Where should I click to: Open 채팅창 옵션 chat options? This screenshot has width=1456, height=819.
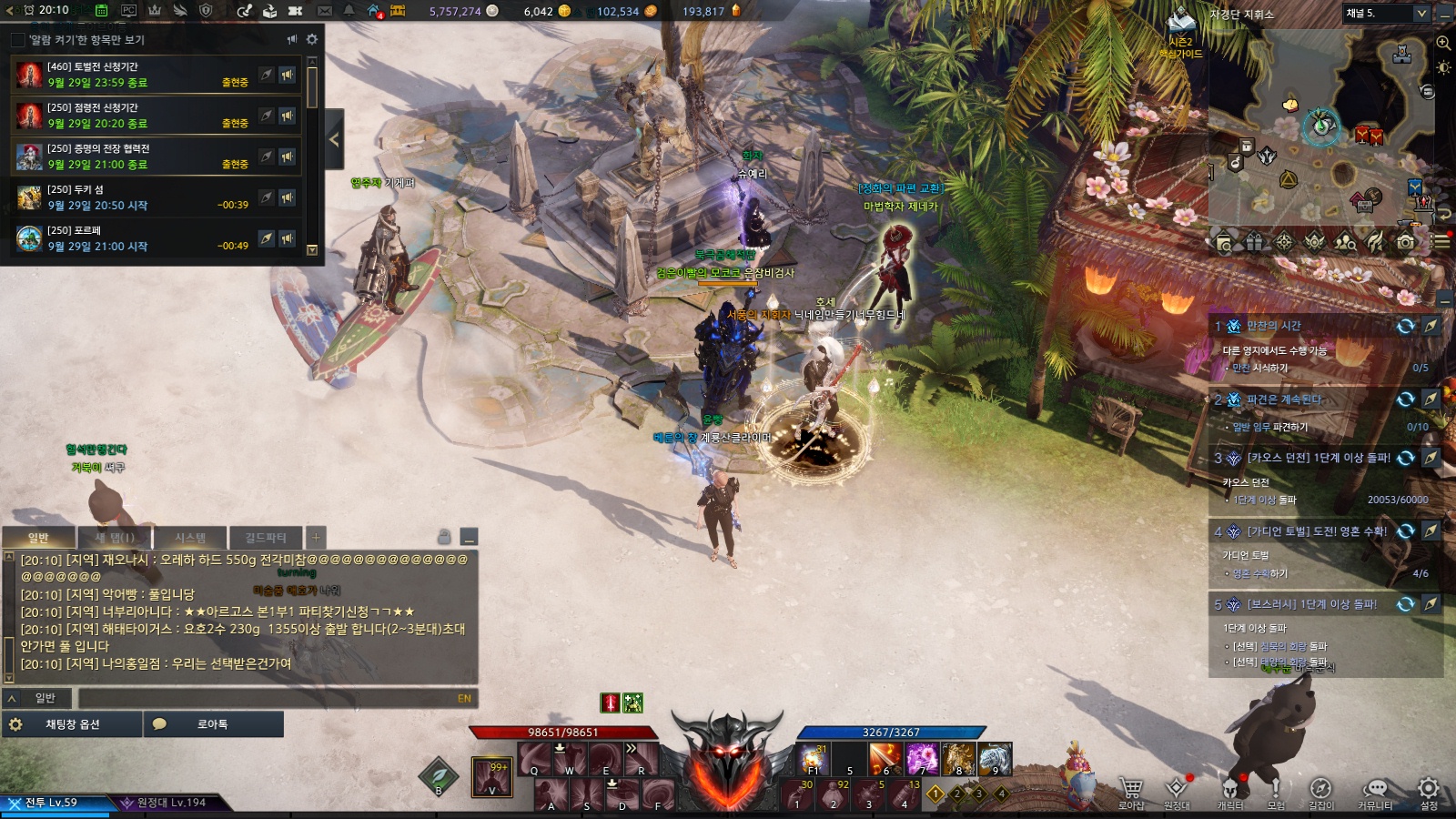point(72,724)
